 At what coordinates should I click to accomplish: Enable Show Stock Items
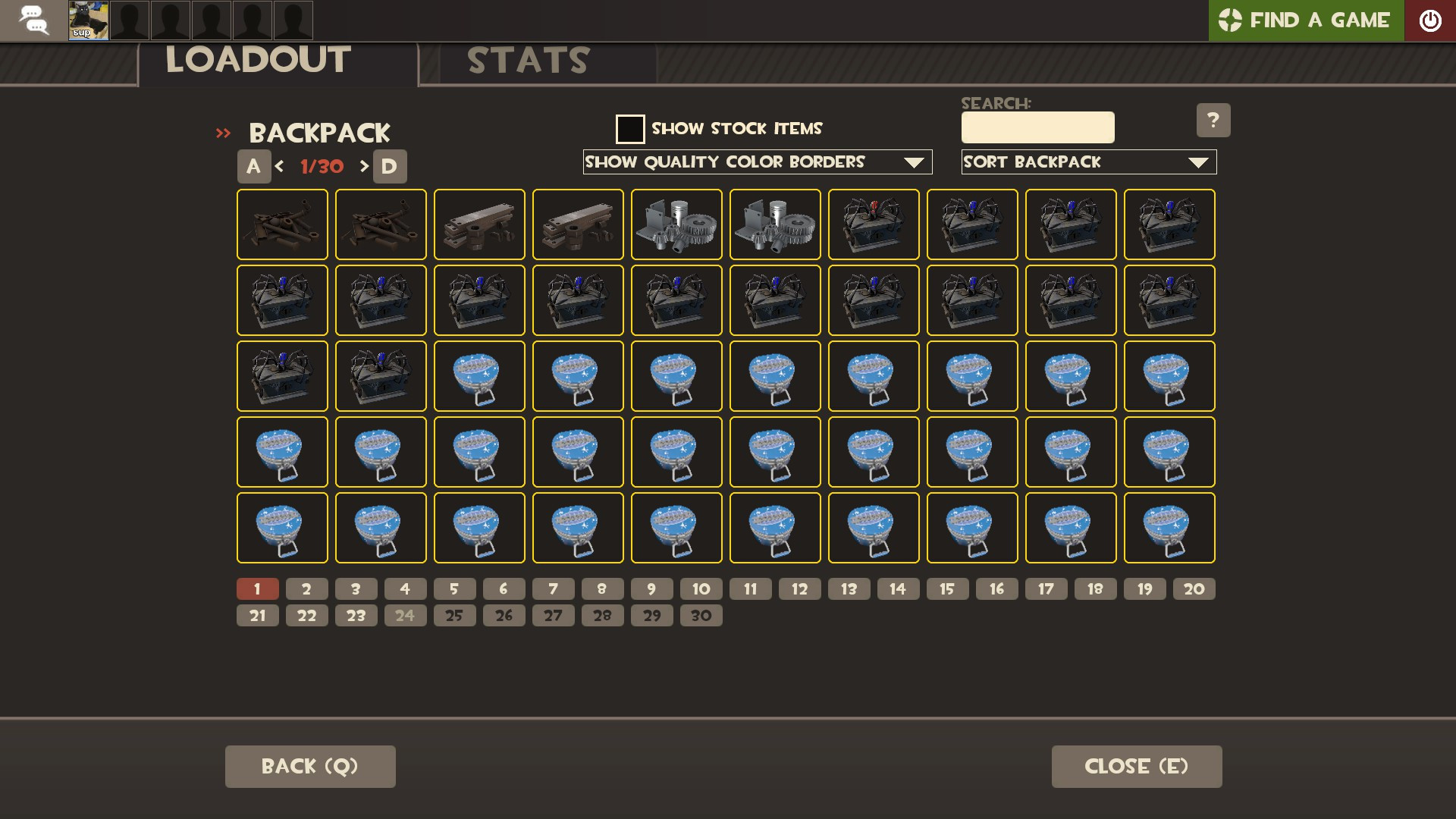[x=630, y=129]
